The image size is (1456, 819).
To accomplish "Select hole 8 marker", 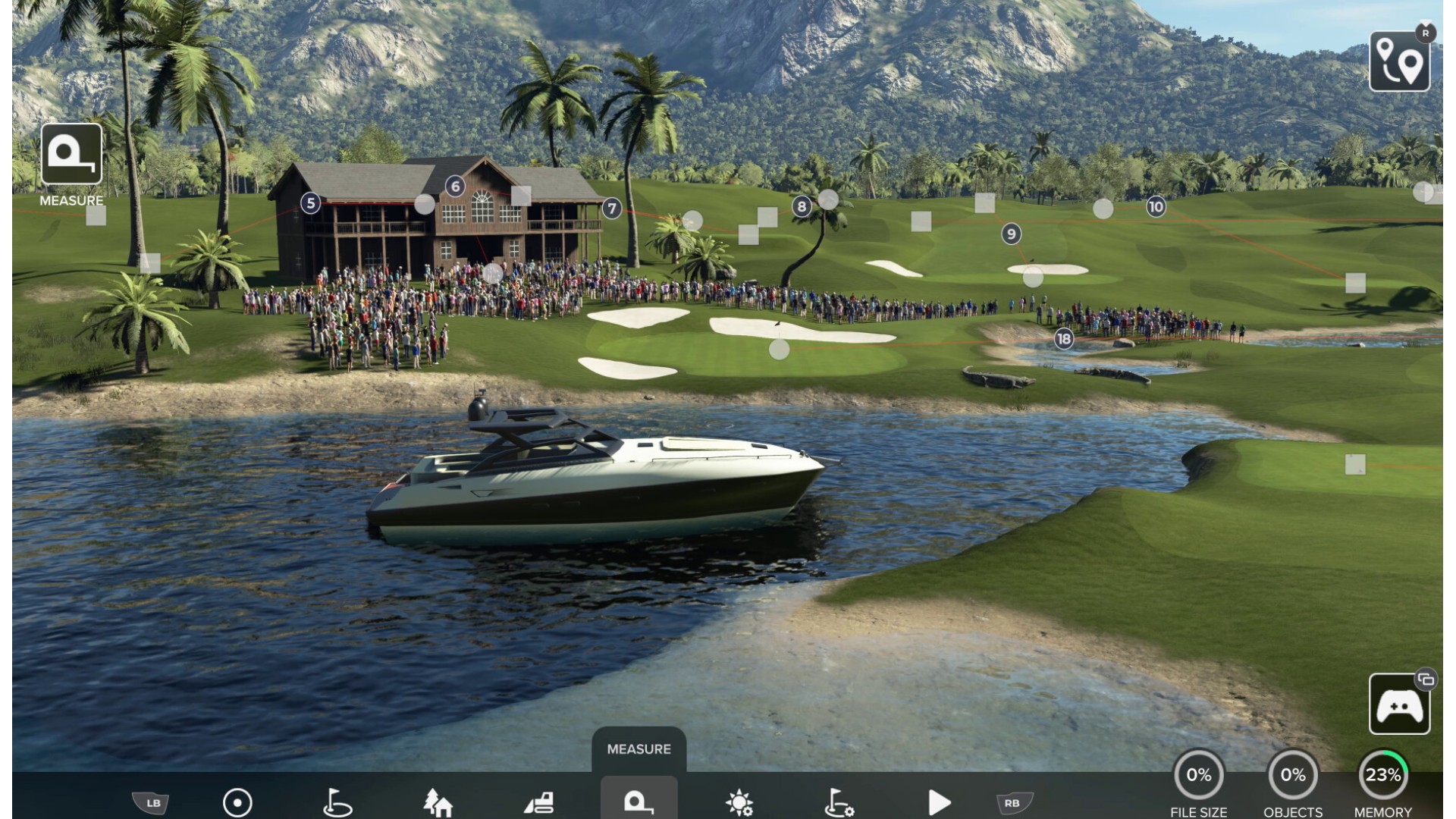I will click(802, 206).
